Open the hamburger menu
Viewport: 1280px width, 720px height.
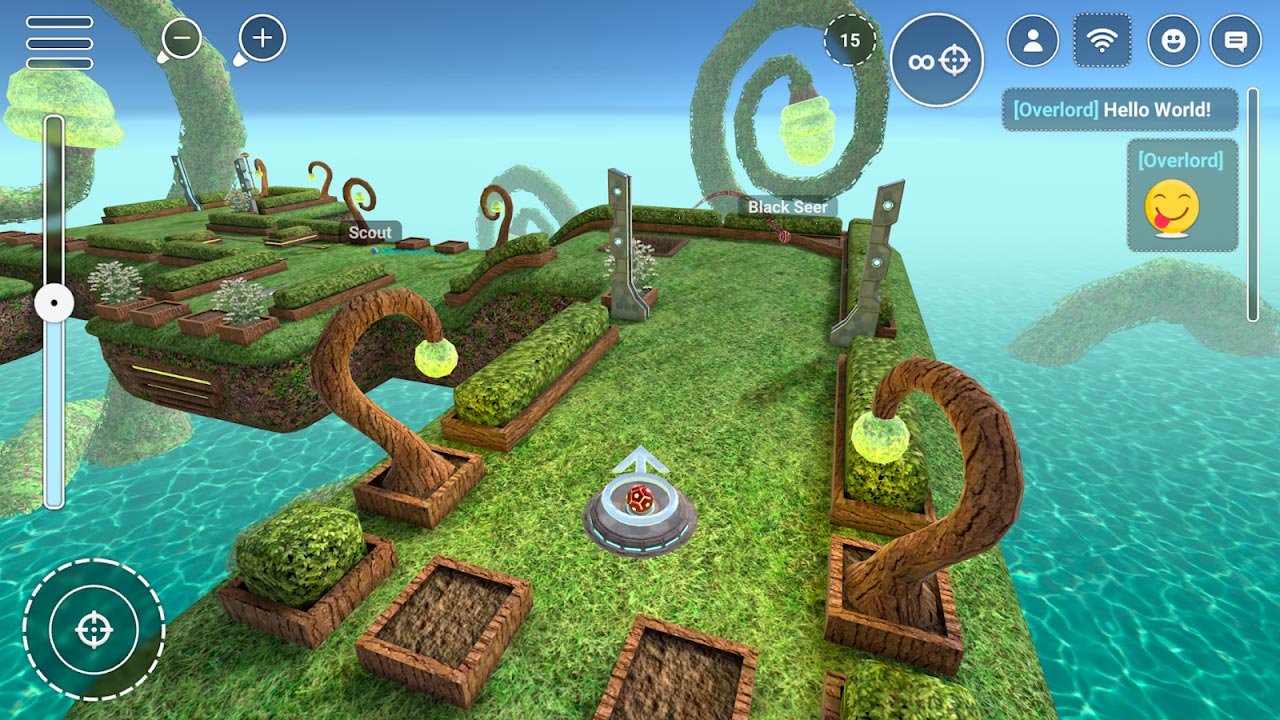coord(60,42)
